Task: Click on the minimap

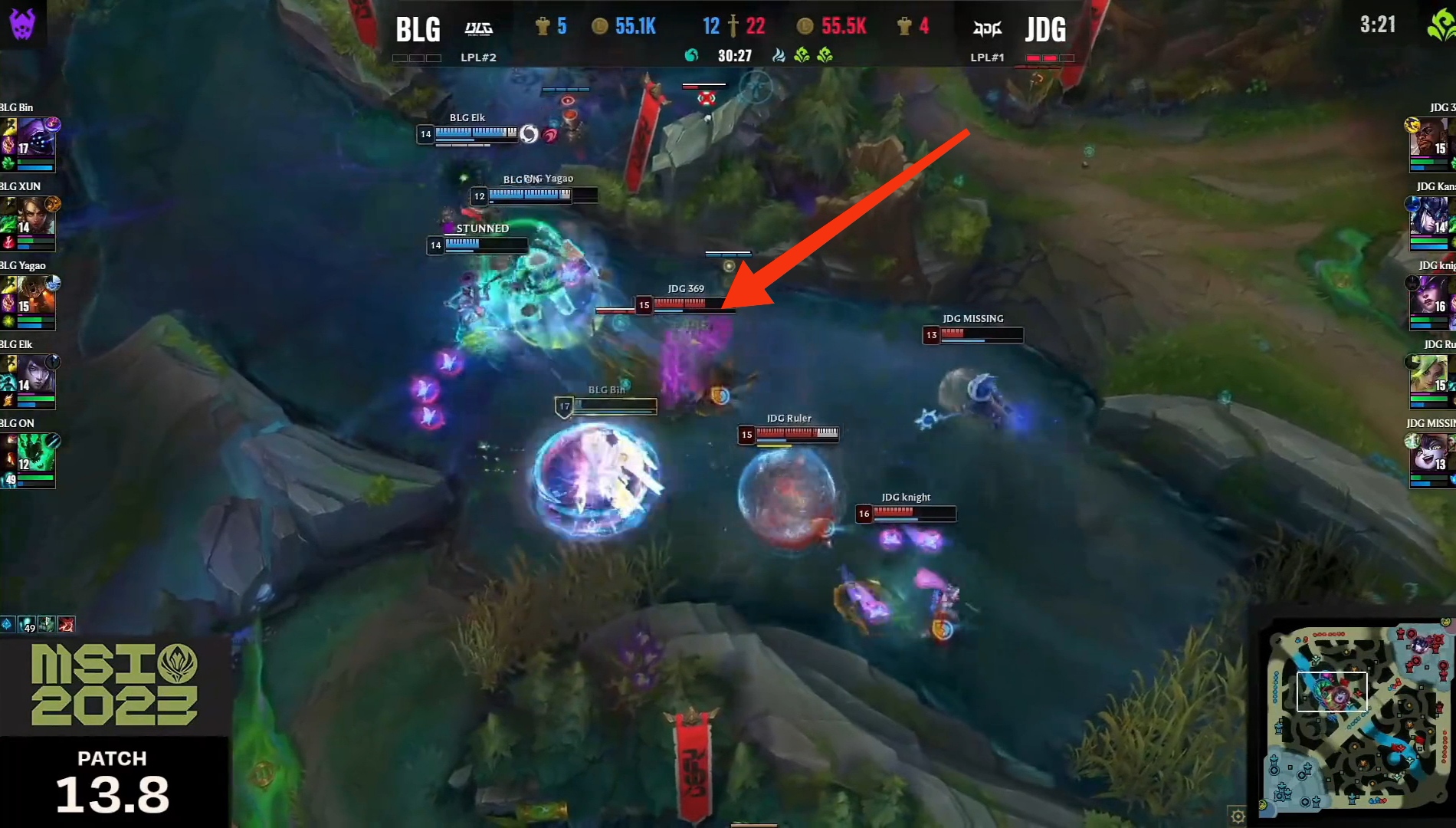Action: click(x=1356, y=718)
